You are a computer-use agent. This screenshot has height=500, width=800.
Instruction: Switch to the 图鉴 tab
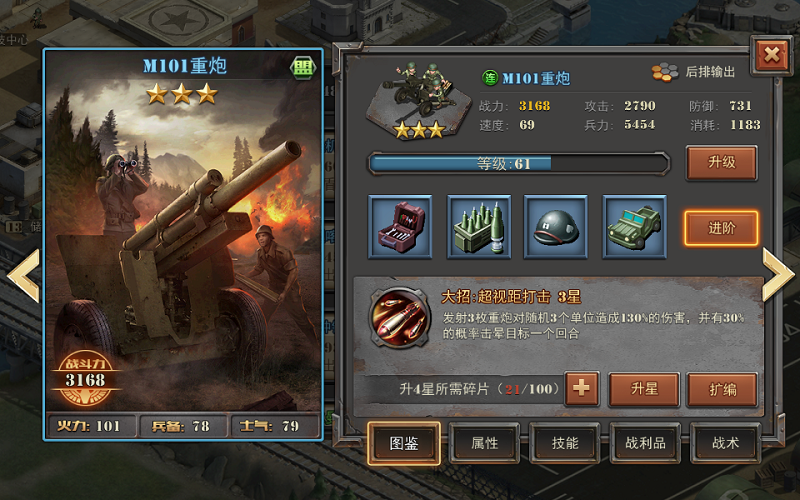(404, 443)
